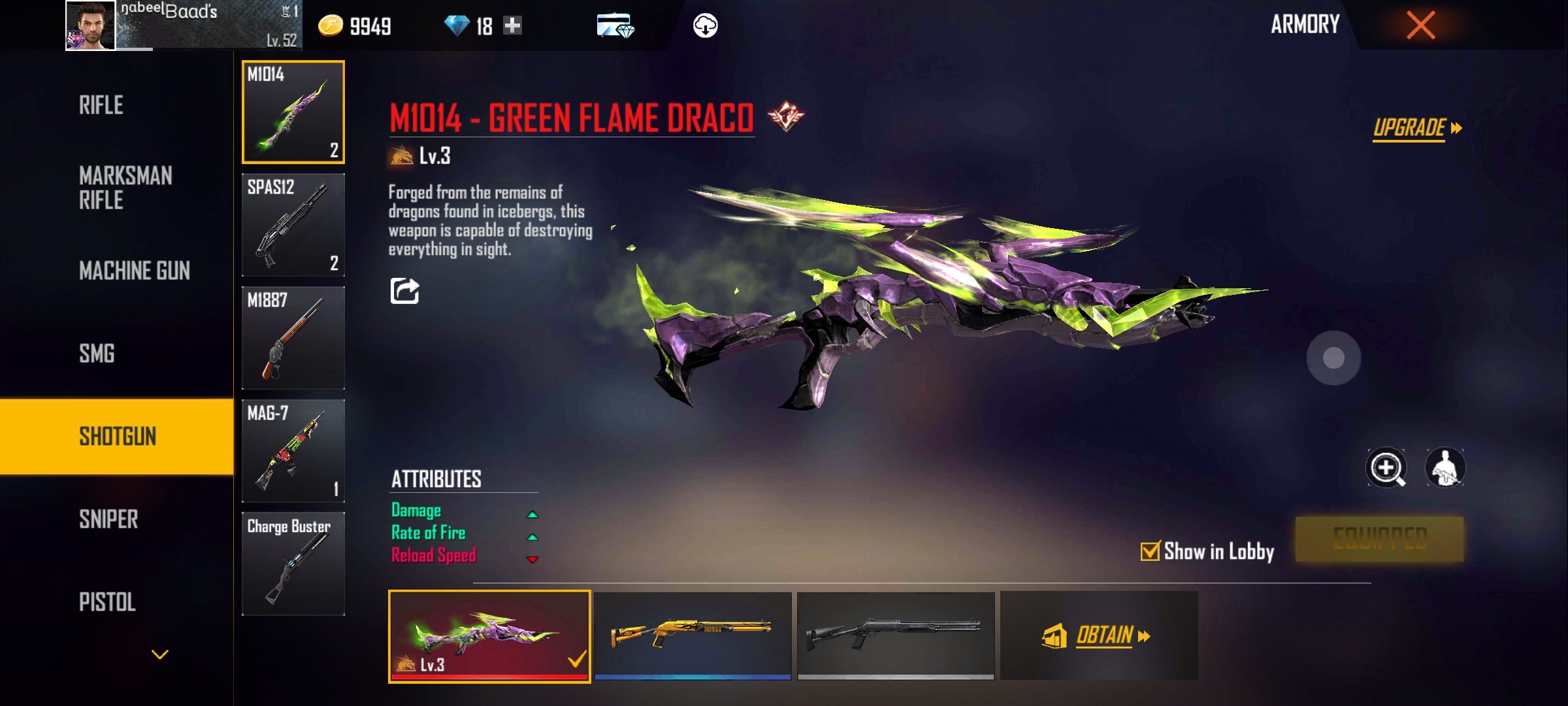This screenshot has width=1568, height=706.
Task: Select the Machine Gun category
Action: point(135,271)
